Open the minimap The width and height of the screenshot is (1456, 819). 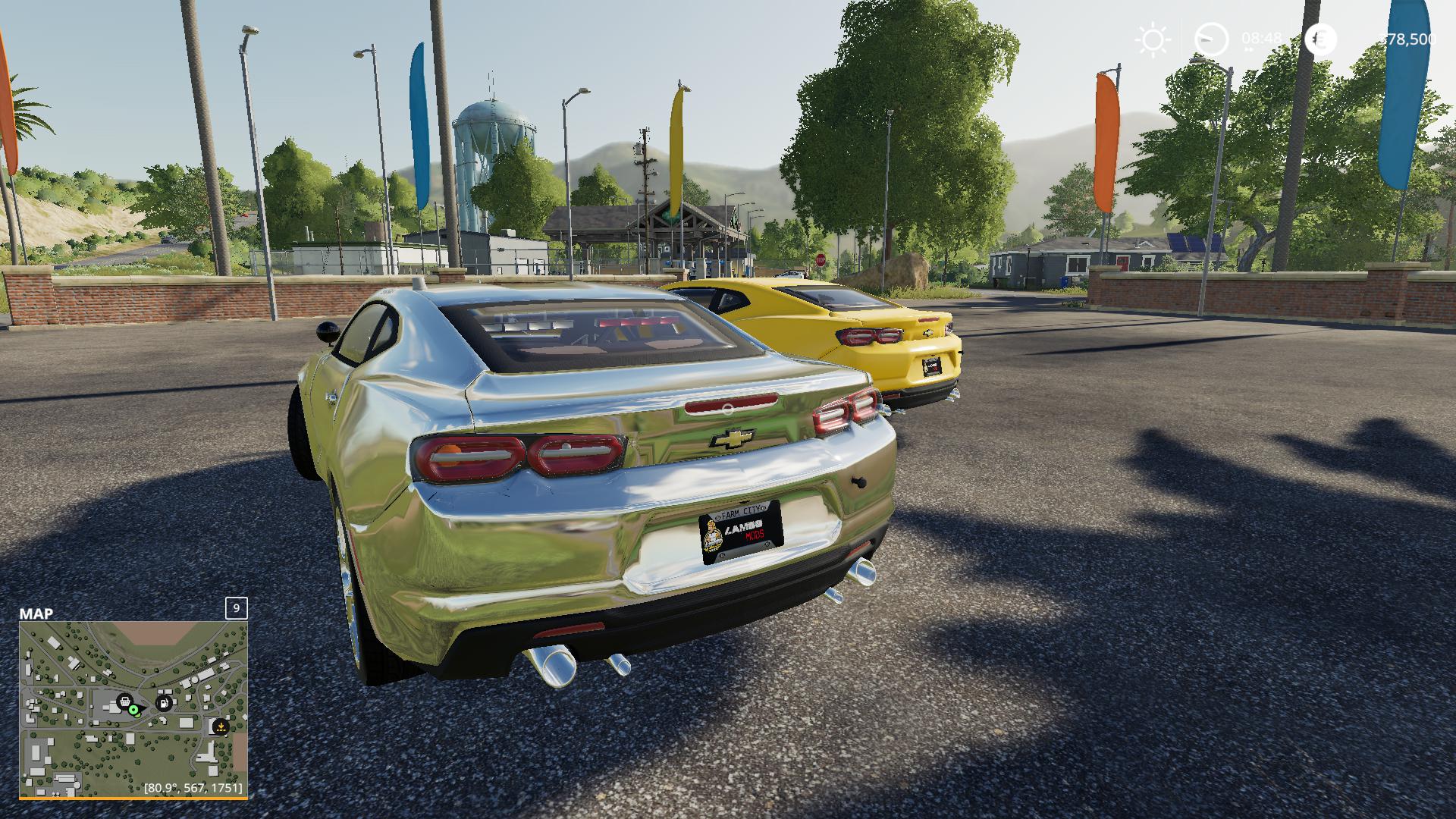pyautogui.click(x=133, y=709)
